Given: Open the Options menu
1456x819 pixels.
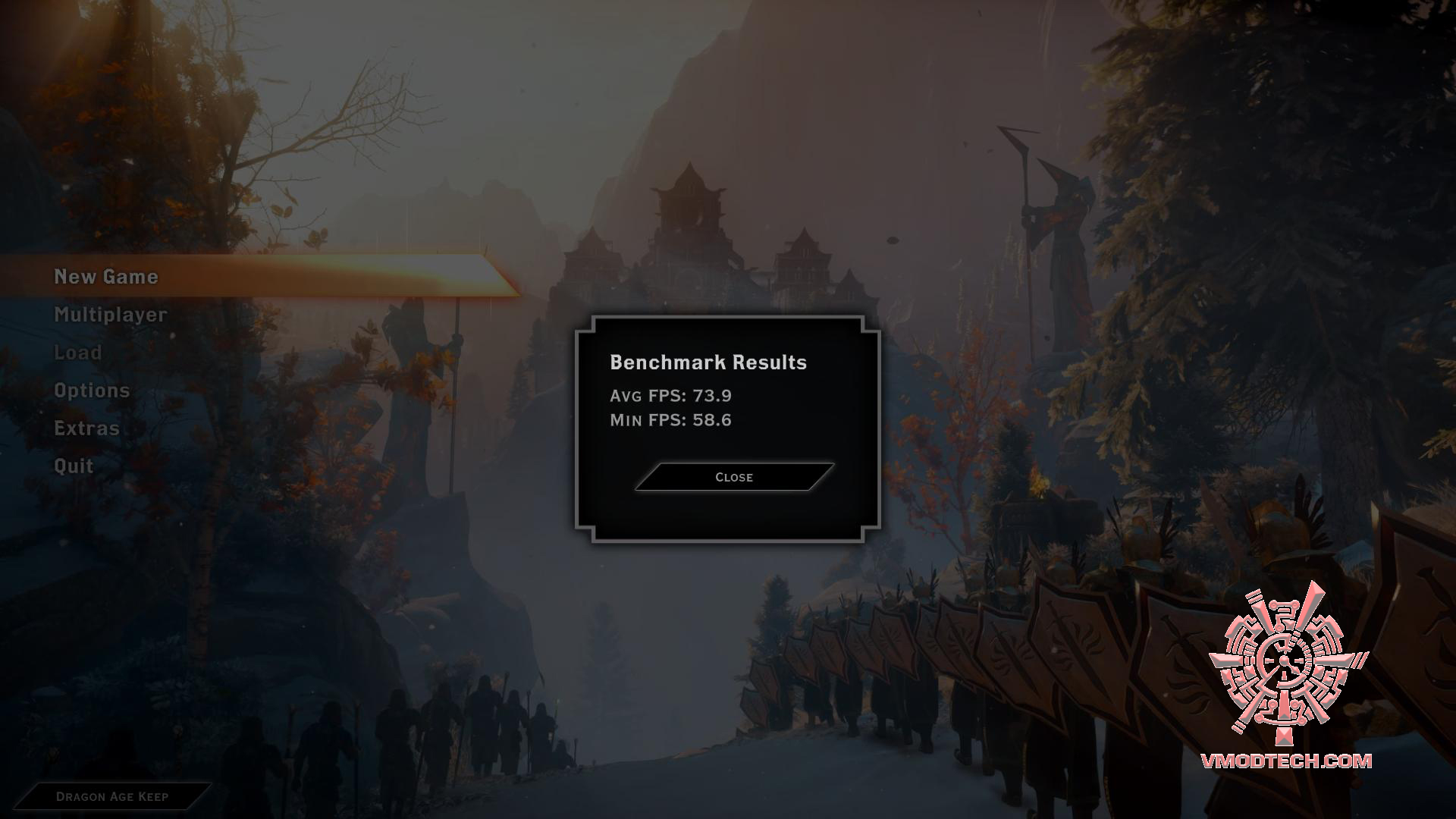Looking at the screenshot, I should click(x=92, y=391).
